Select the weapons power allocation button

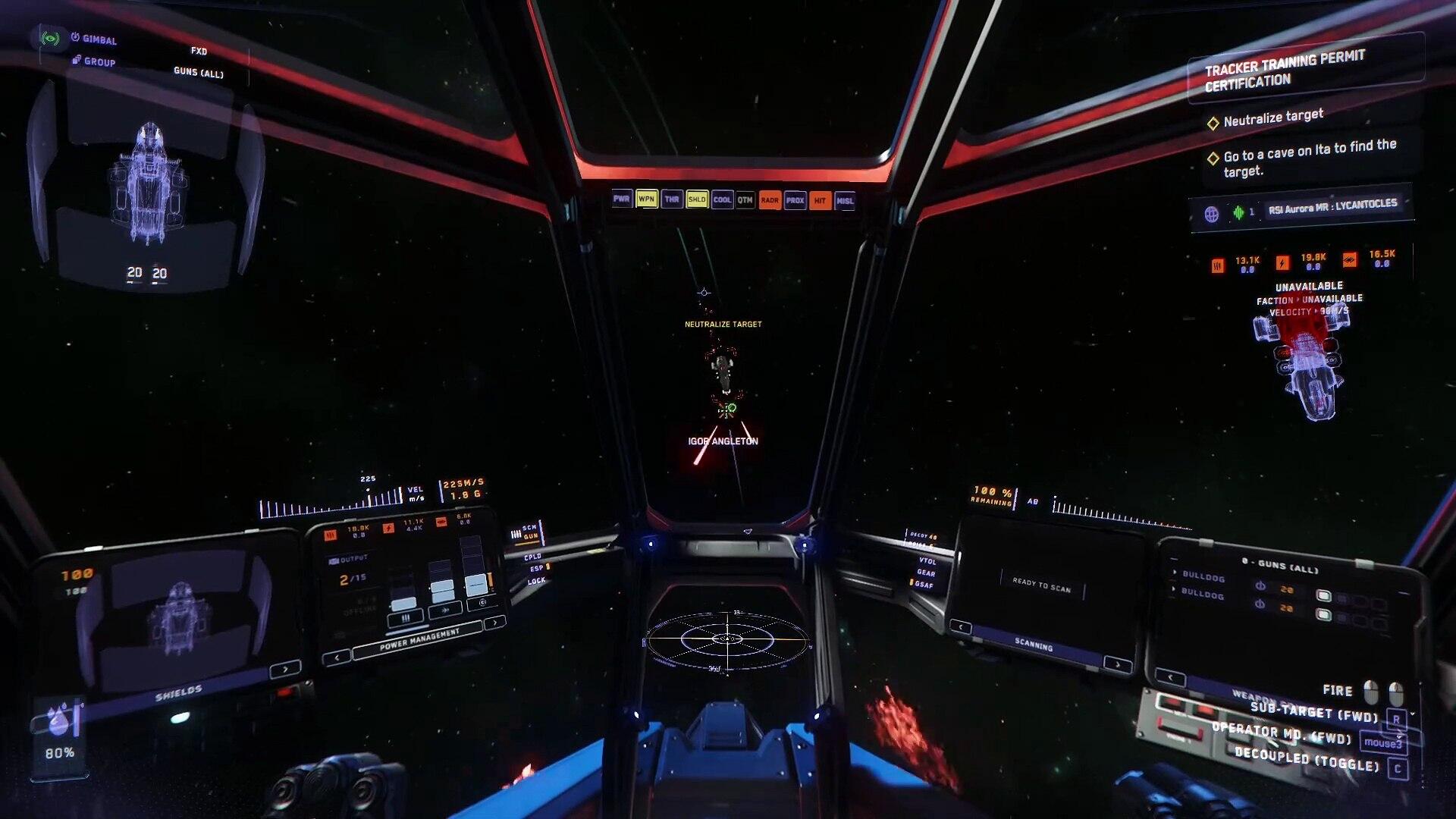[x=404, y=619]
